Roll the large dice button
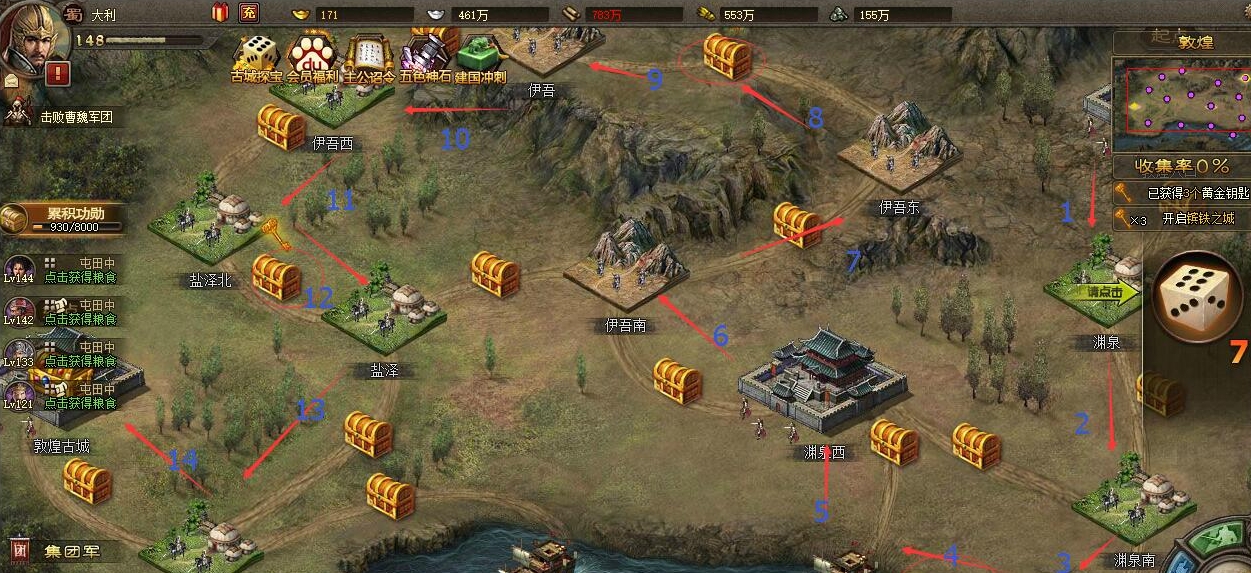The height and width of the screenshot is (573, 1251). click(x=1195, y=297)
